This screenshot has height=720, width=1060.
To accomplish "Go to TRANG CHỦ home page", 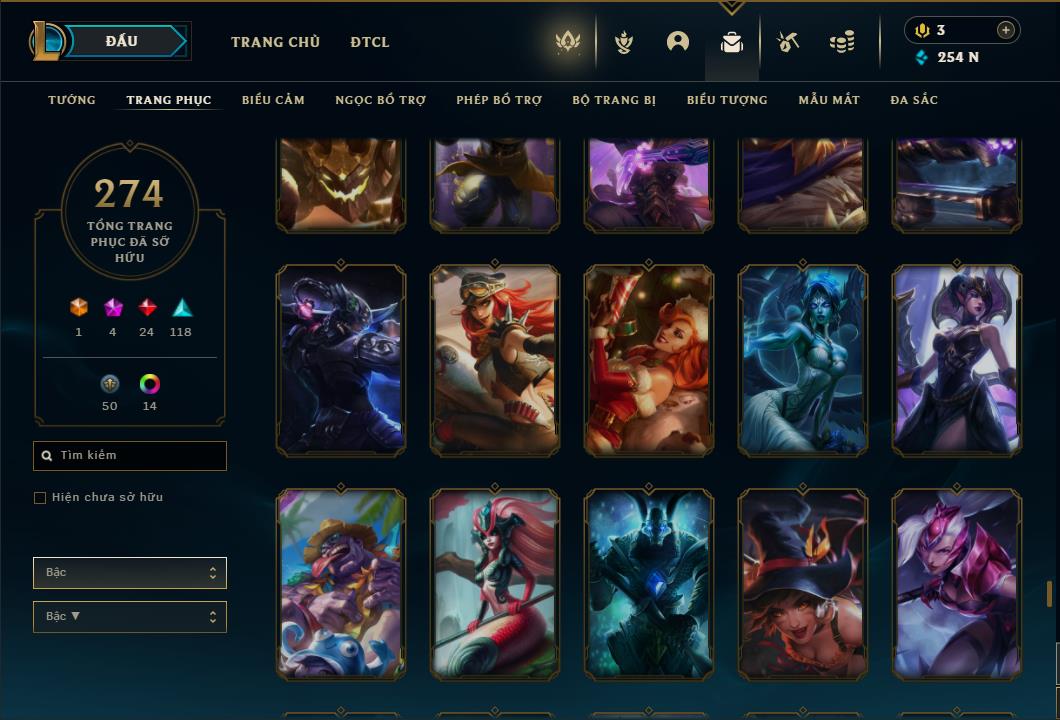I will pos(275,42).
